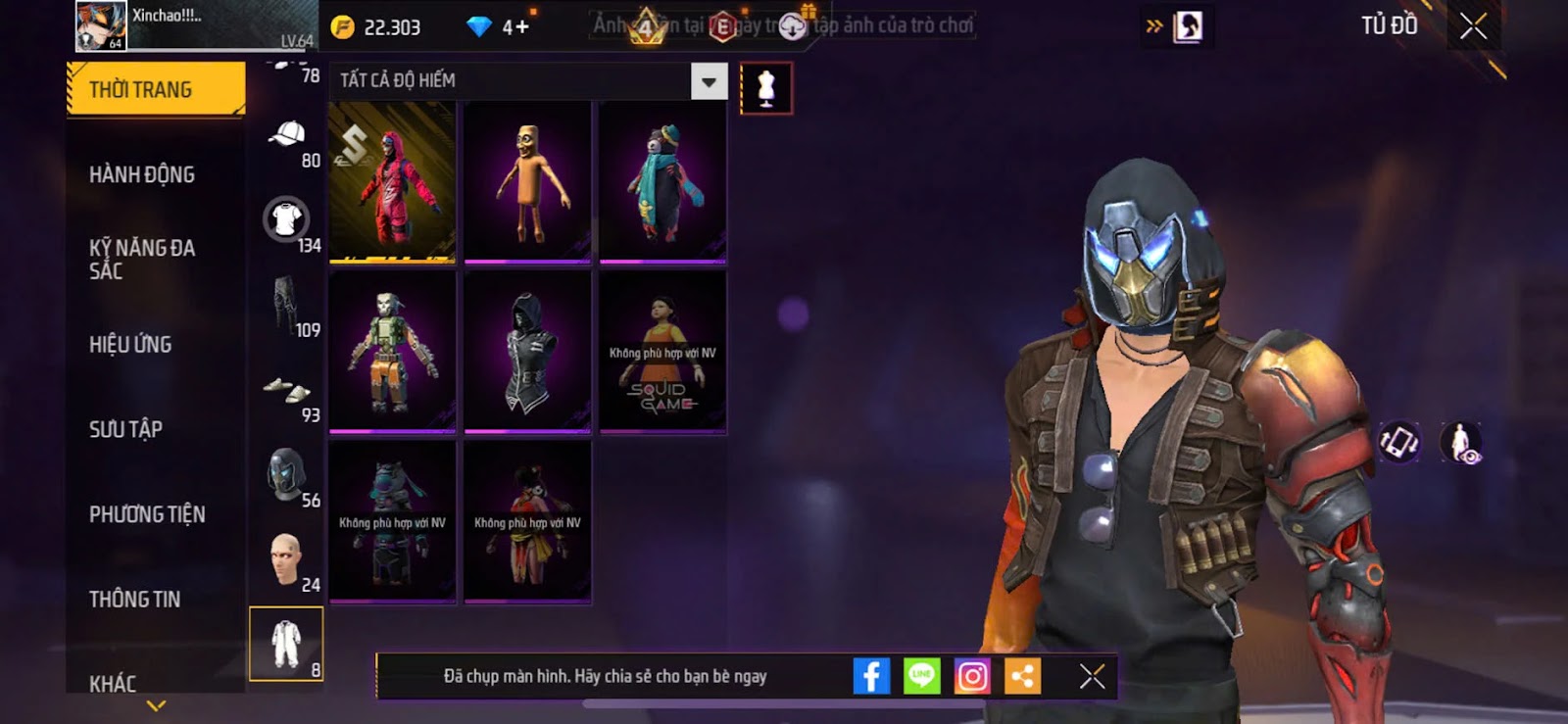Open the Phương Tiện section
The image size is (1568, 724).
[x=147, y=514]
